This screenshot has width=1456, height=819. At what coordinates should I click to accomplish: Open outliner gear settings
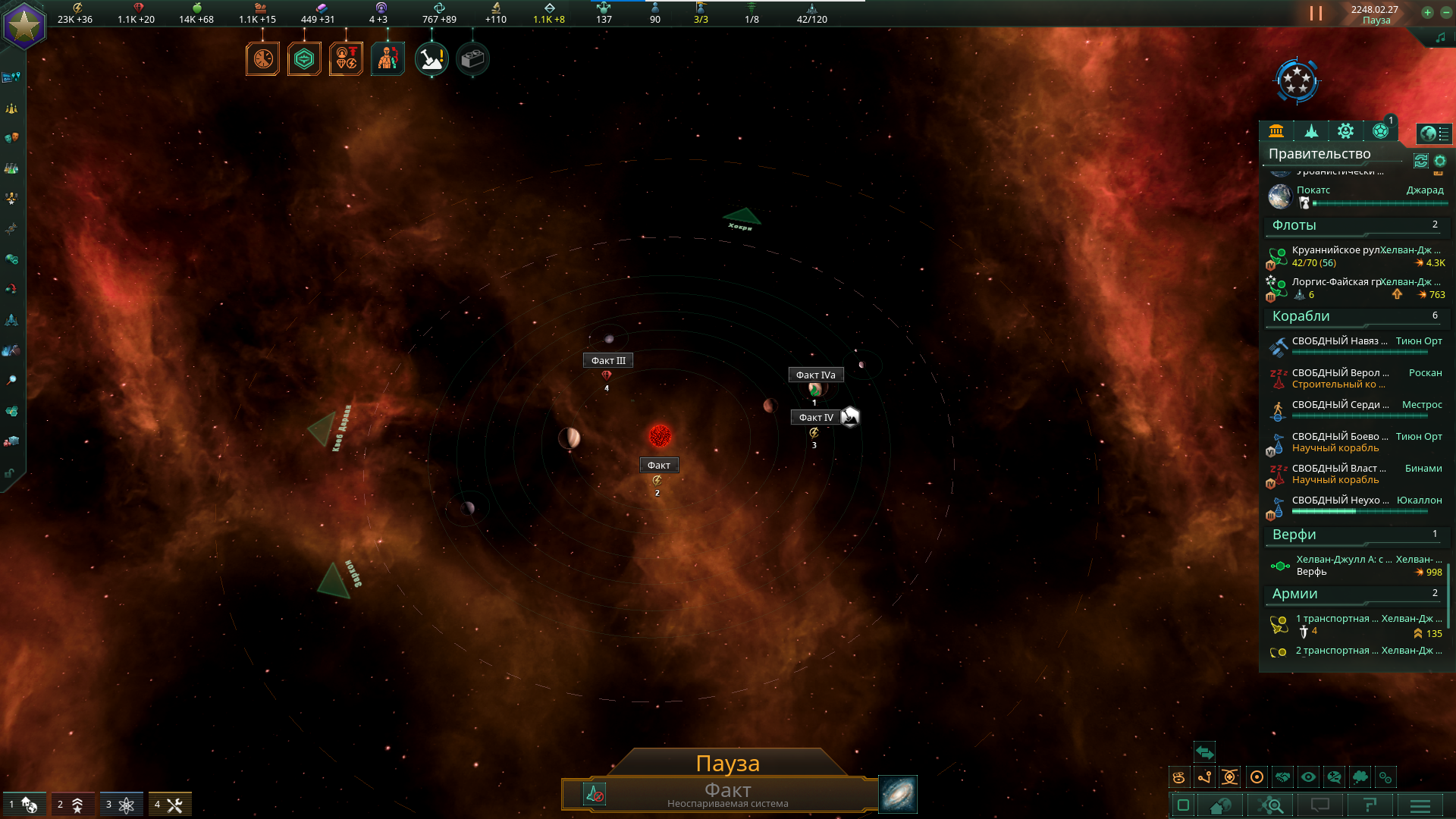pyautogui.click(x=1440, y=161)
